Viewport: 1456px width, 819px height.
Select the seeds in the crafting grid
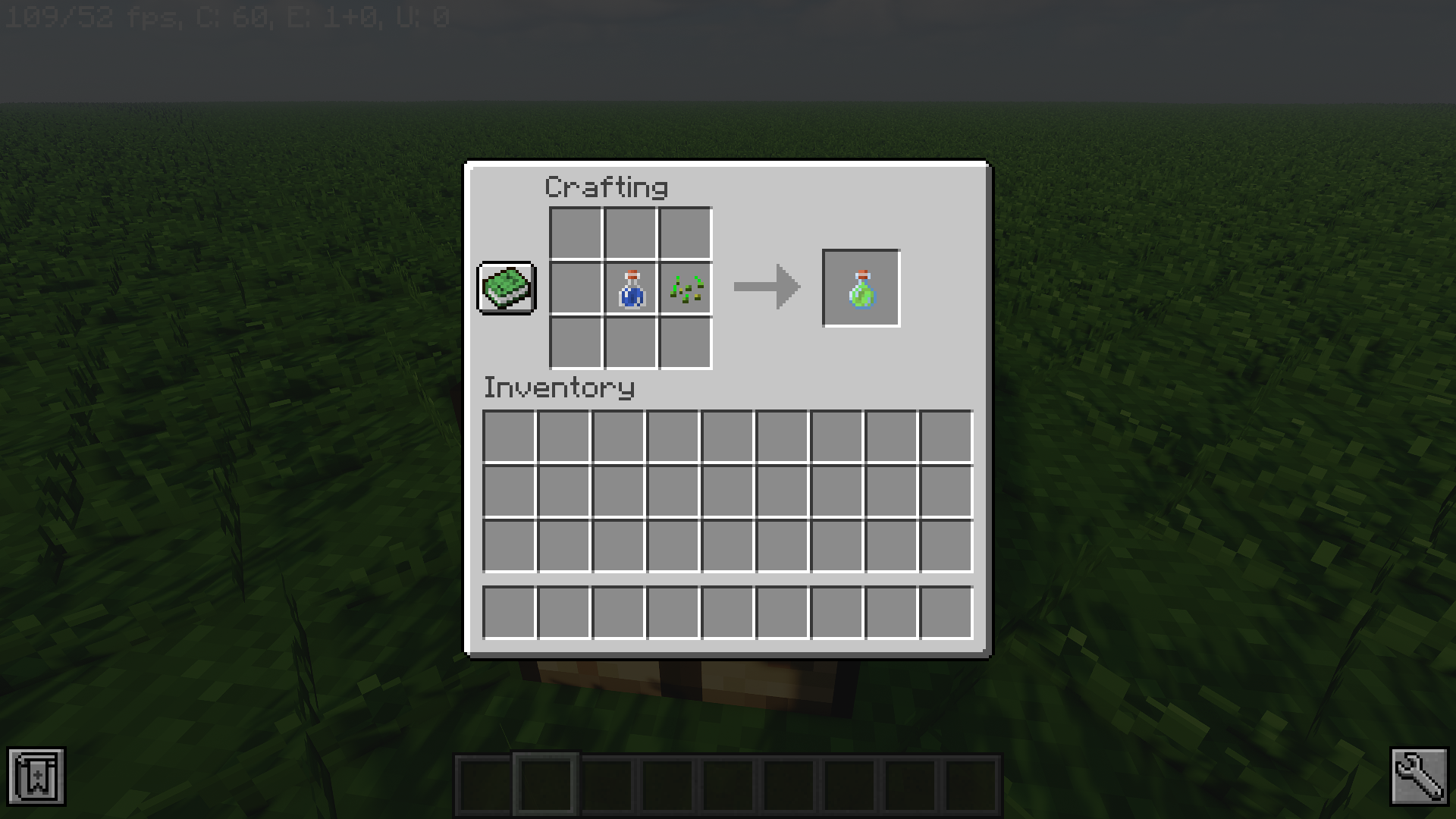point(685,288)
